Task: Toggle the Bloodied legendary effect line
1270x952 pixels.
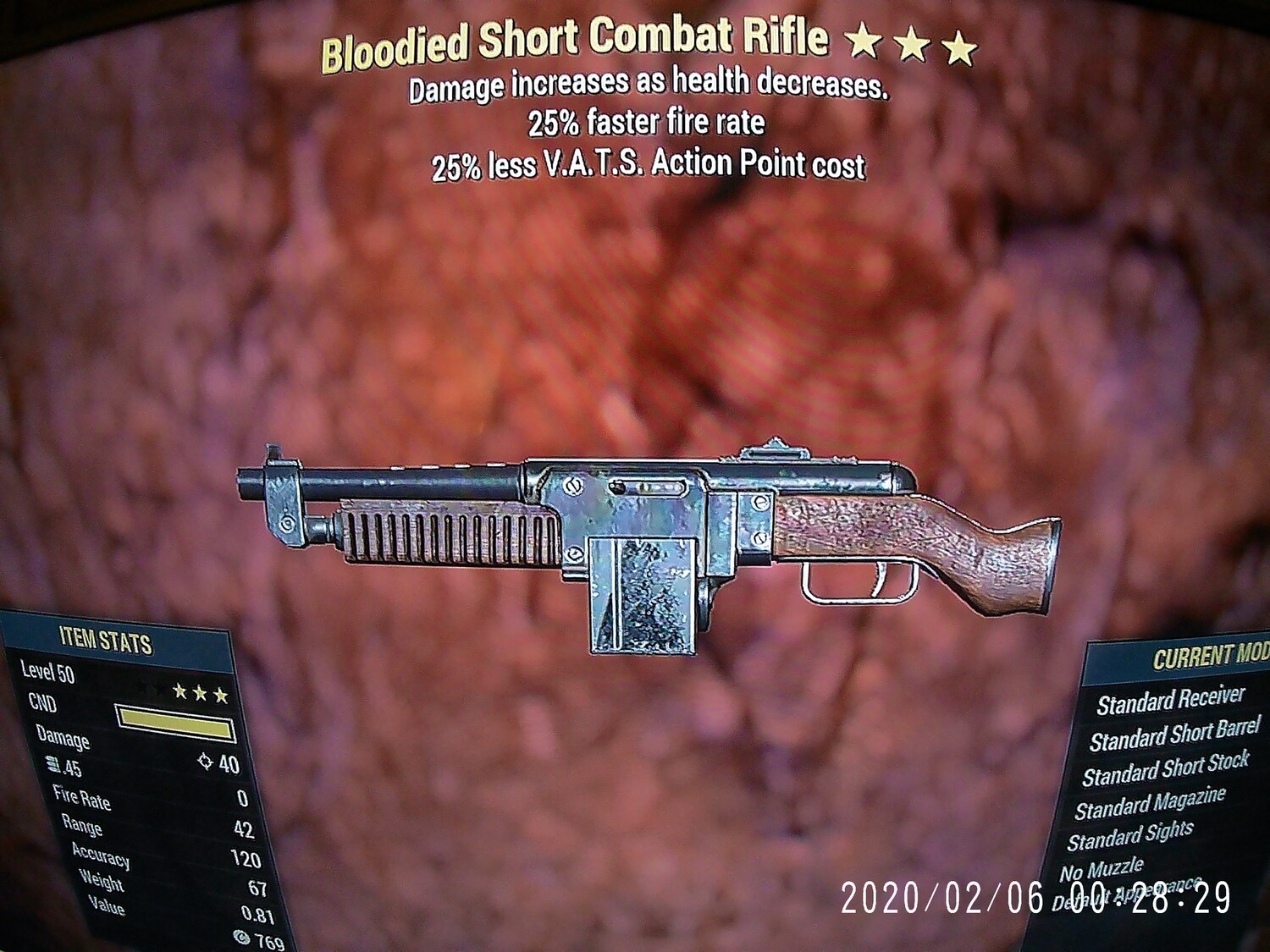Action: (648, 85)
